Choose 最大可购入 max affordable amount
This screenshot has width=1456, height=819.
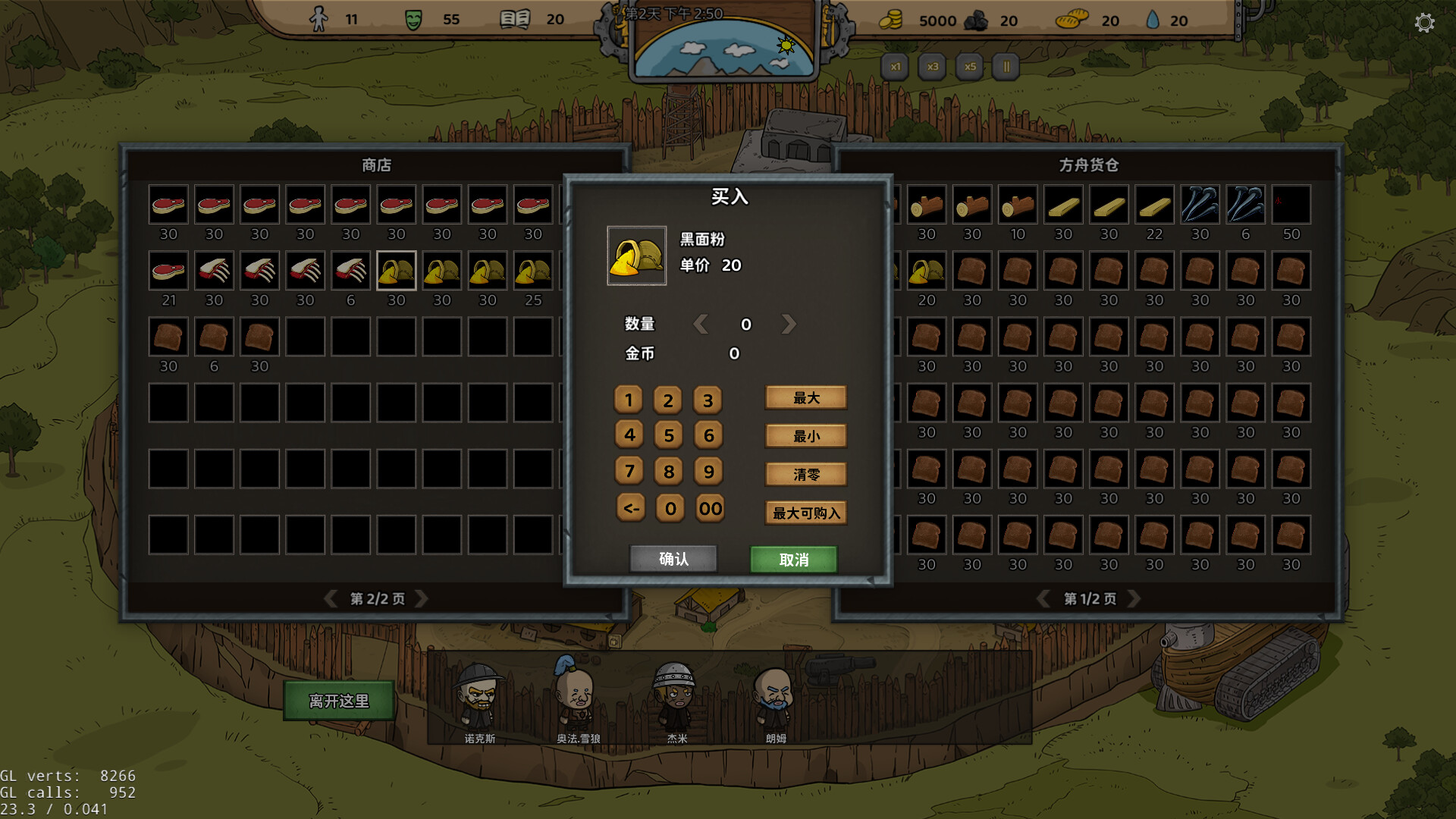click(x=806, y=513)
